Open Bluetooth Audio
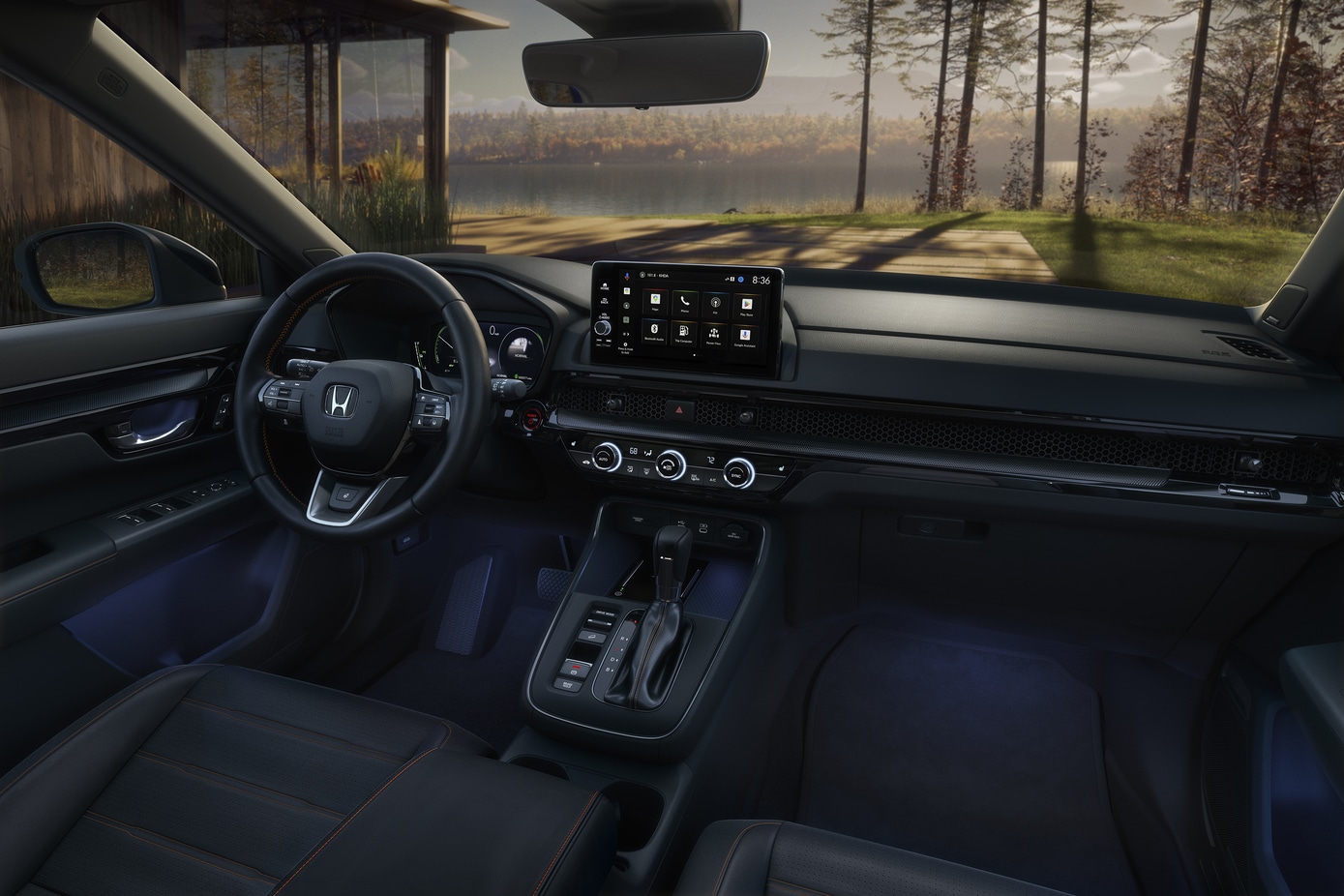The height and width of the screenshot is (896, 1344). 654,332
